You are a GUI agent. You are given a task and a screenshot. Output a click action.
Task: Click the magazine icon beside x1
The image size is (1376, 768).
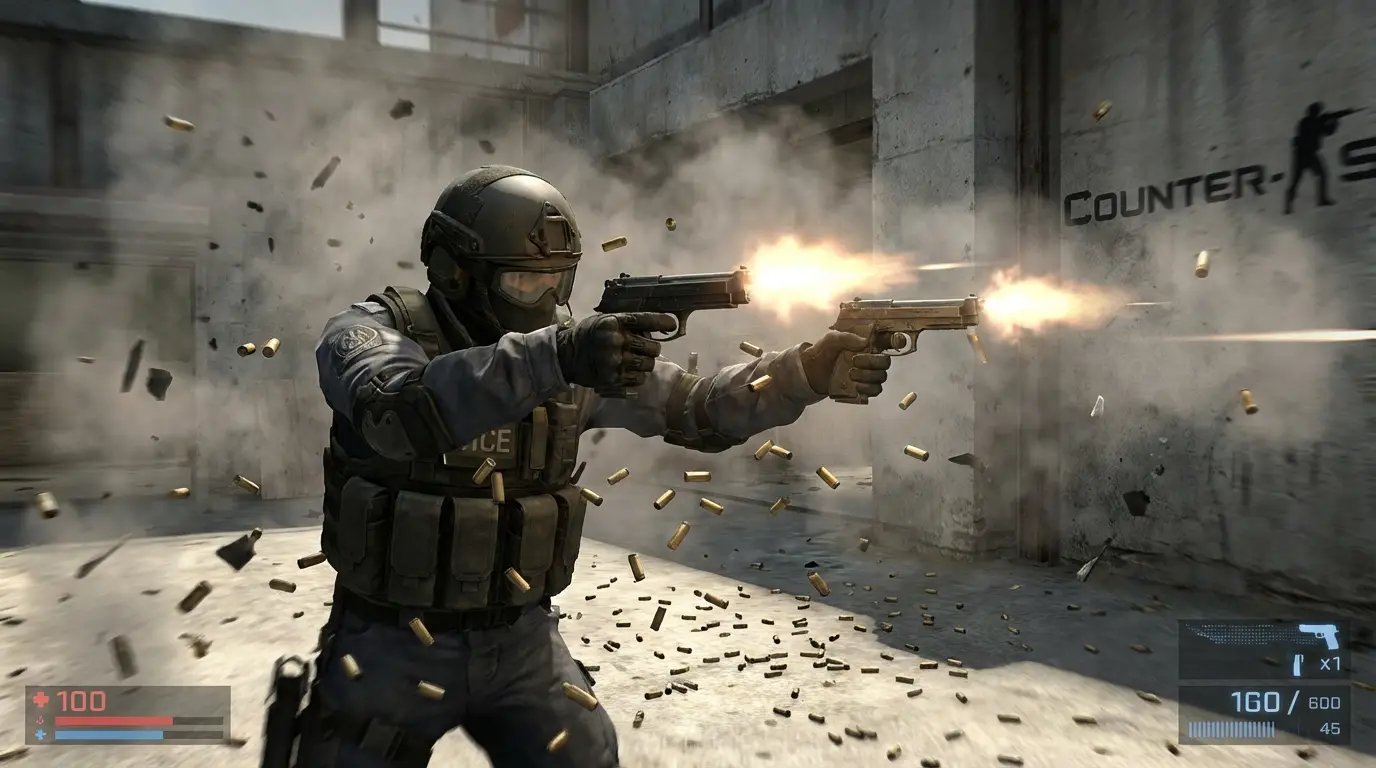coord(1297,665)
